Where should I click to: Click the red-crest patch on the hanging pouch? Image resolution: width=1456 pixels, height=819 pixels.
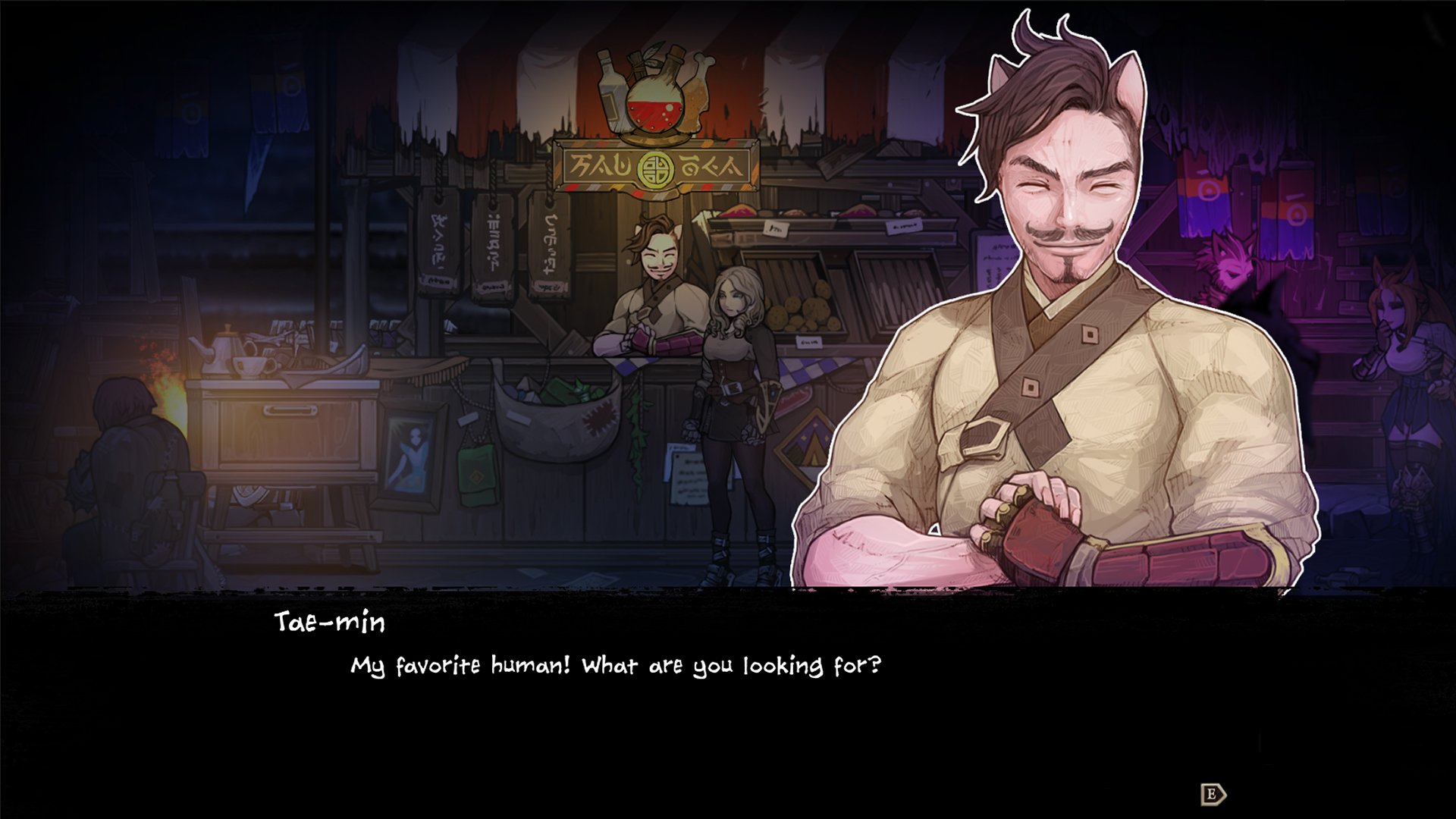[599, 418]
